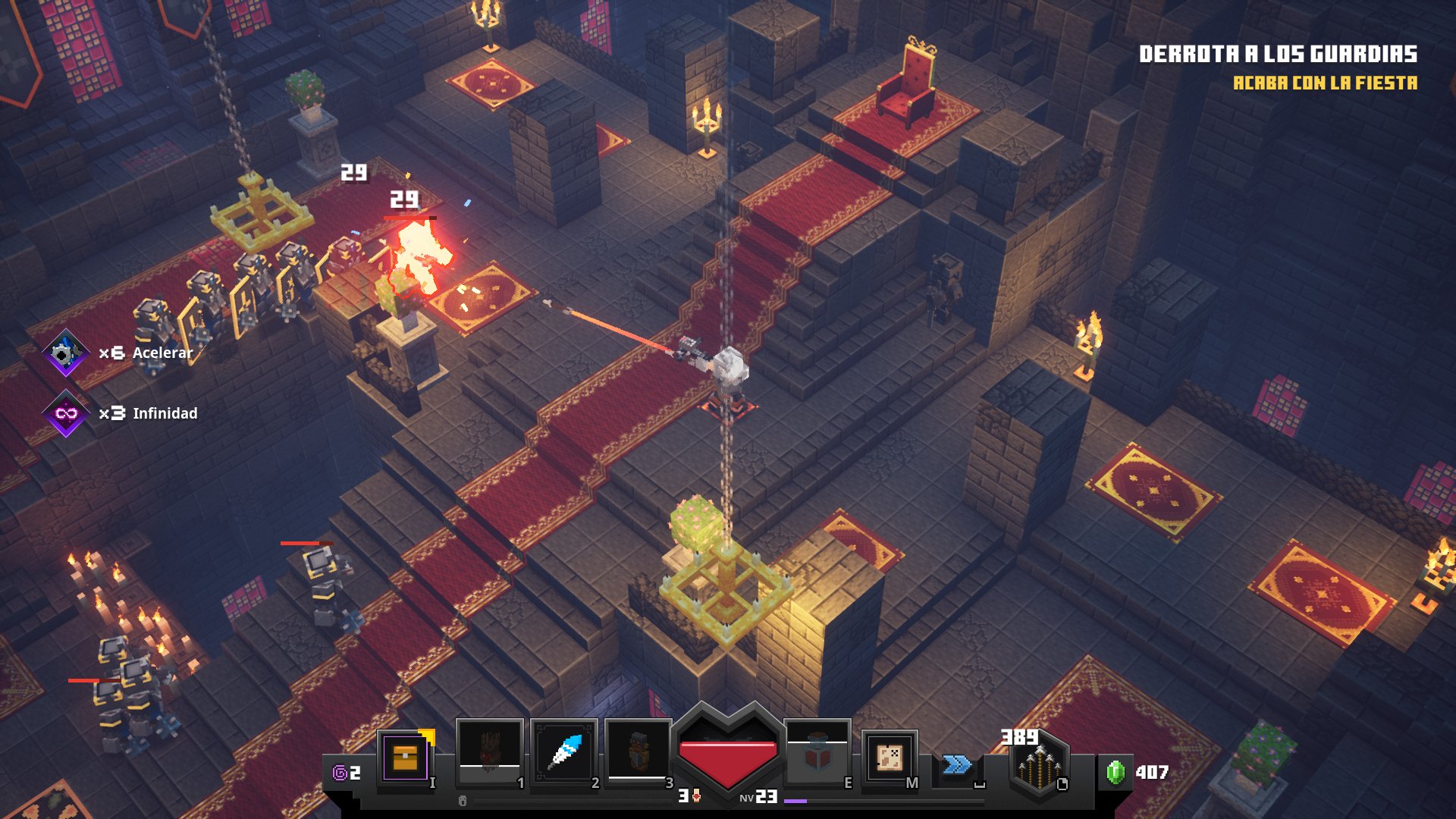Click the Infinidad enchantment icon
Image resolution: width=1456 pixels, height=819 pixels.
(x=66, y=413)
